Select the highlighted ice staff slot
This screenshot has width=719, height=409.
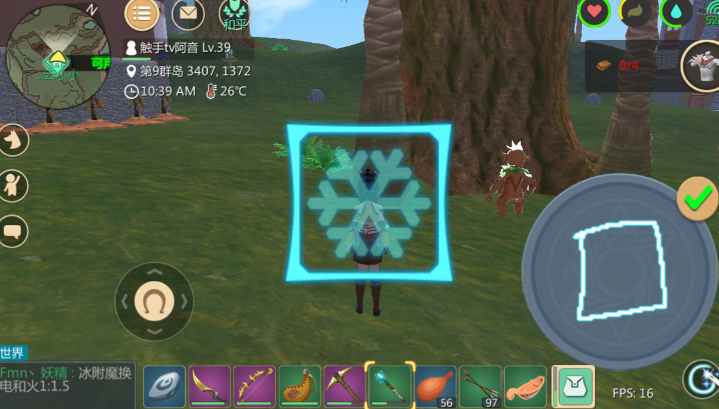389,385
